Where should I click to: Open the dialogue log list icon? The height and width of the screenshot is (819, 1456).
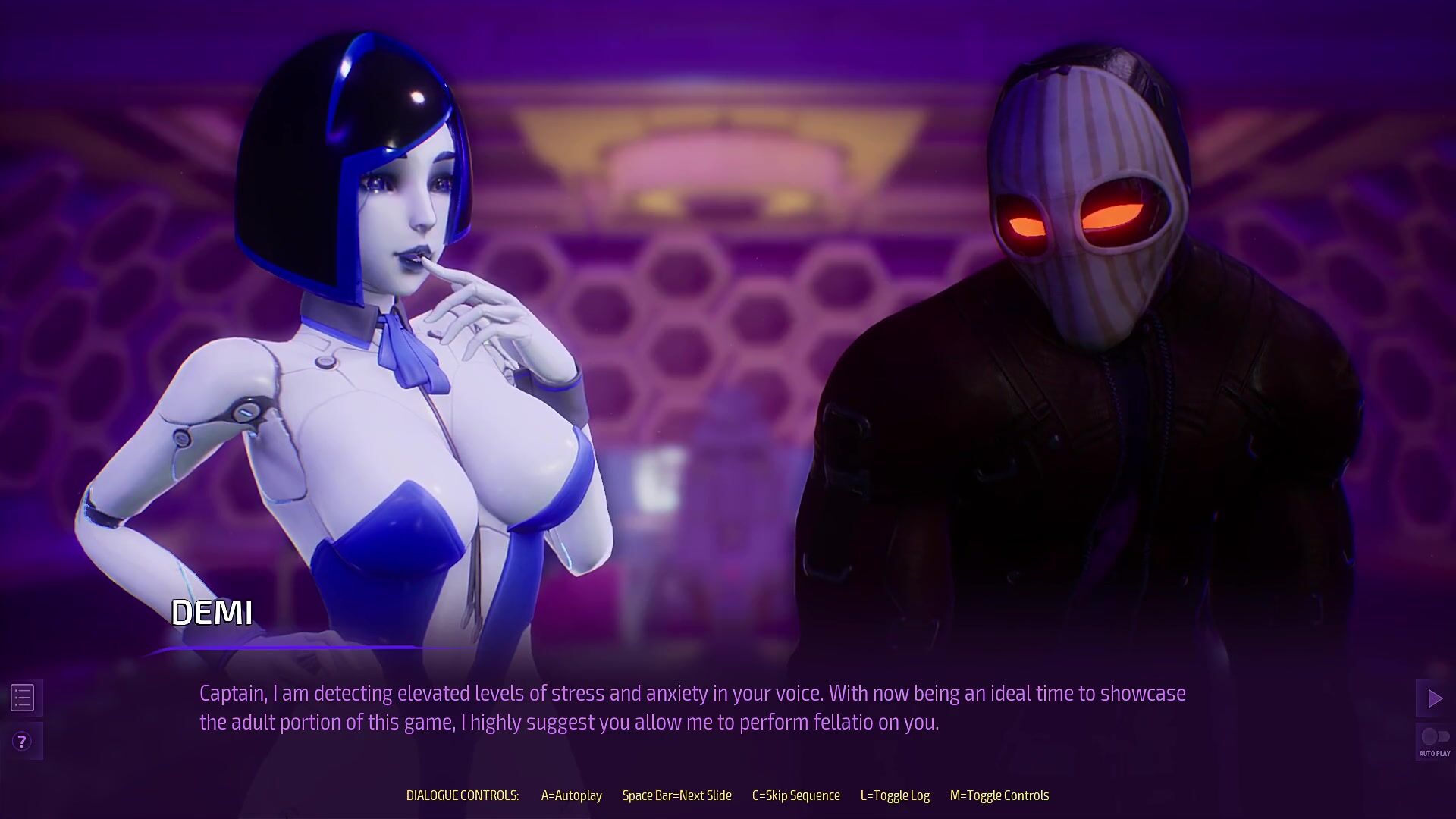pos(23,698)
